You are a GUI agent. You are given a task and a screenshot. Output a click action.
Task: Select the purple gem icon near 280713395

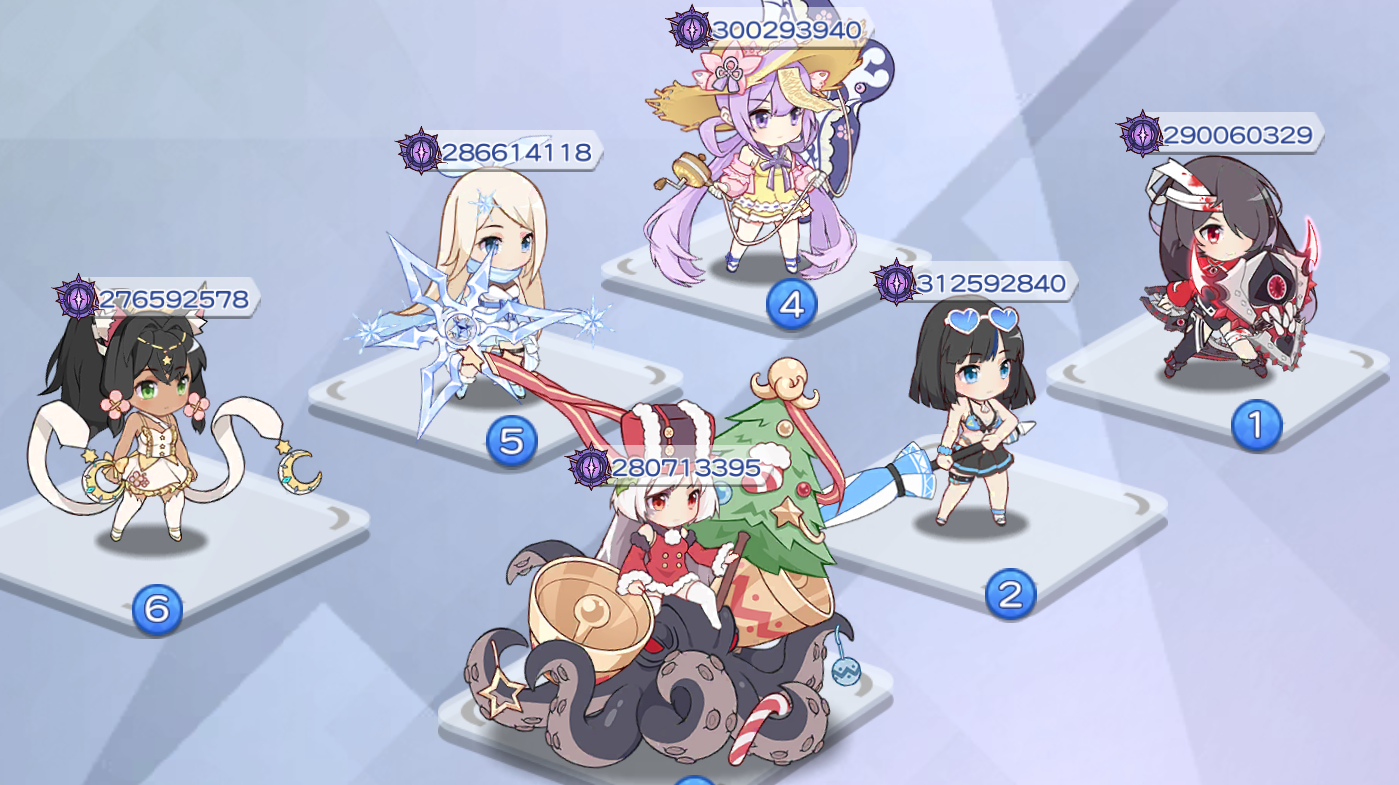pos(590,466)
